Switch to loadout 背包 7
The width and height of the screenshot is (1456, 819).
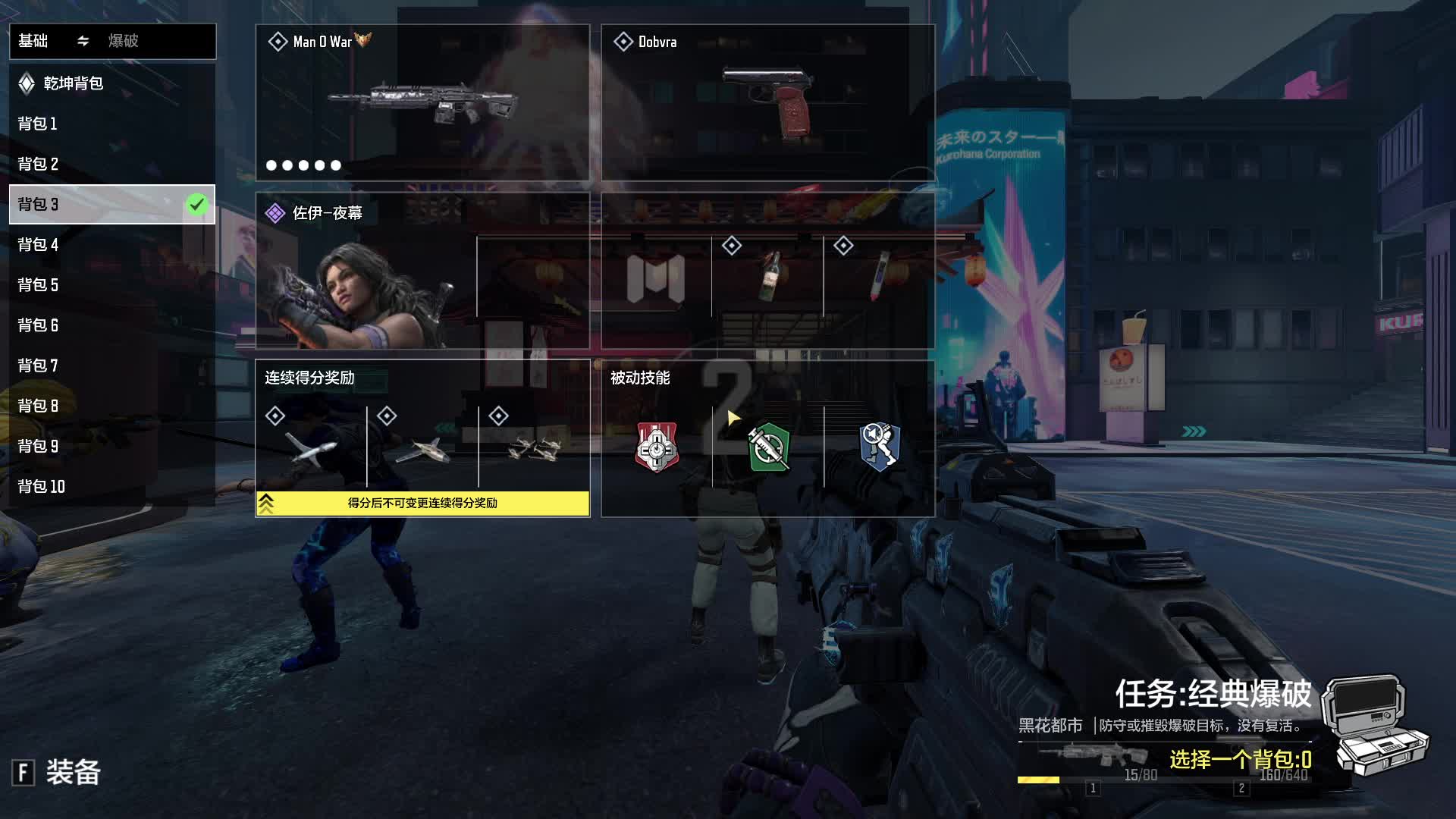[38, 366]
